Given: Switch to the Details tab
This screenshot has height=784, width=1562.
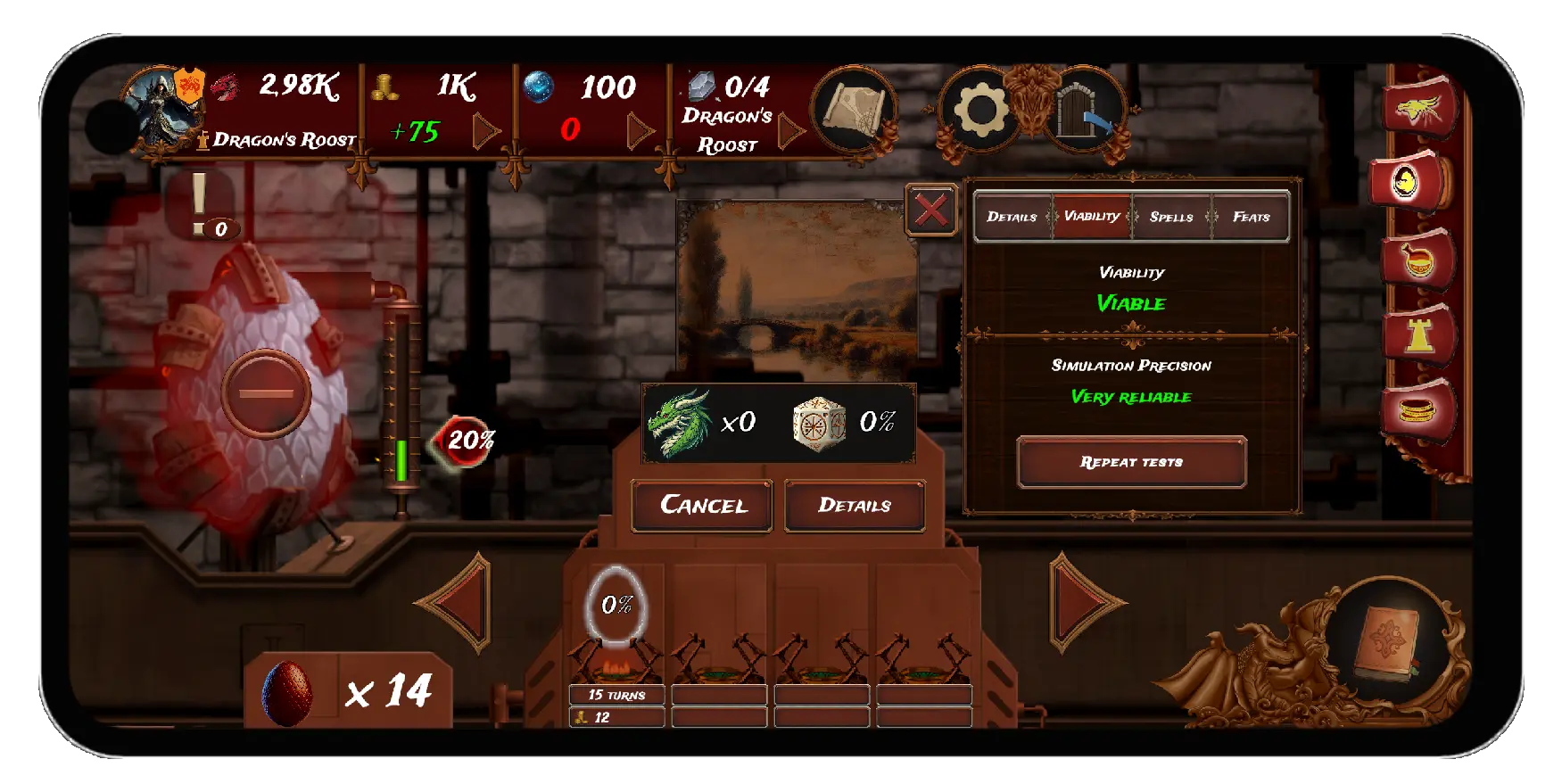Looking at the screenshot, I should (1012, 217).
